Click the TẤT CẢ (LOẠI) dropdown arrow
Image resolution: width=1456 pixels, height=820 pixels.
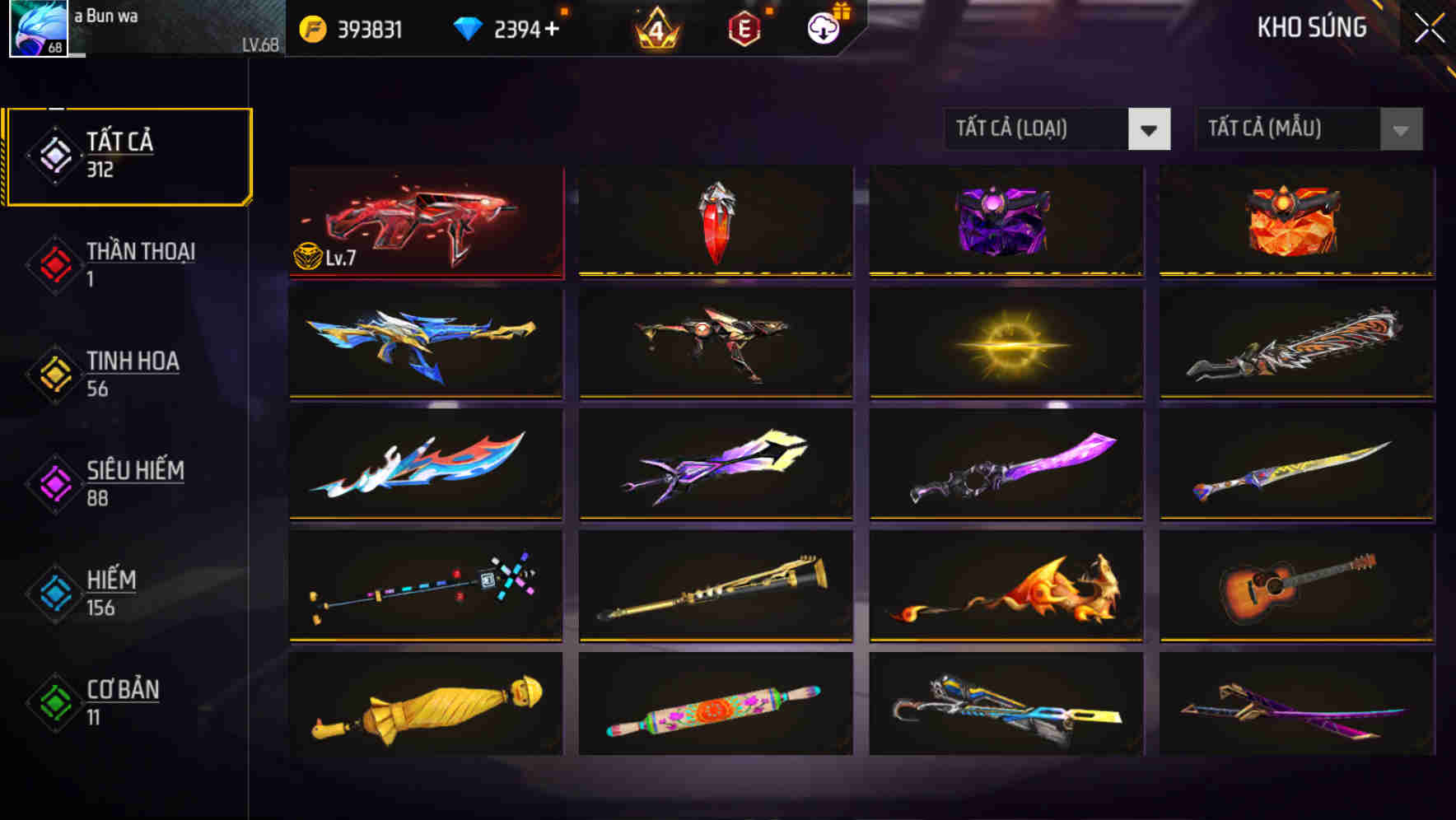pyautogui.click(x=1150, y=129)
